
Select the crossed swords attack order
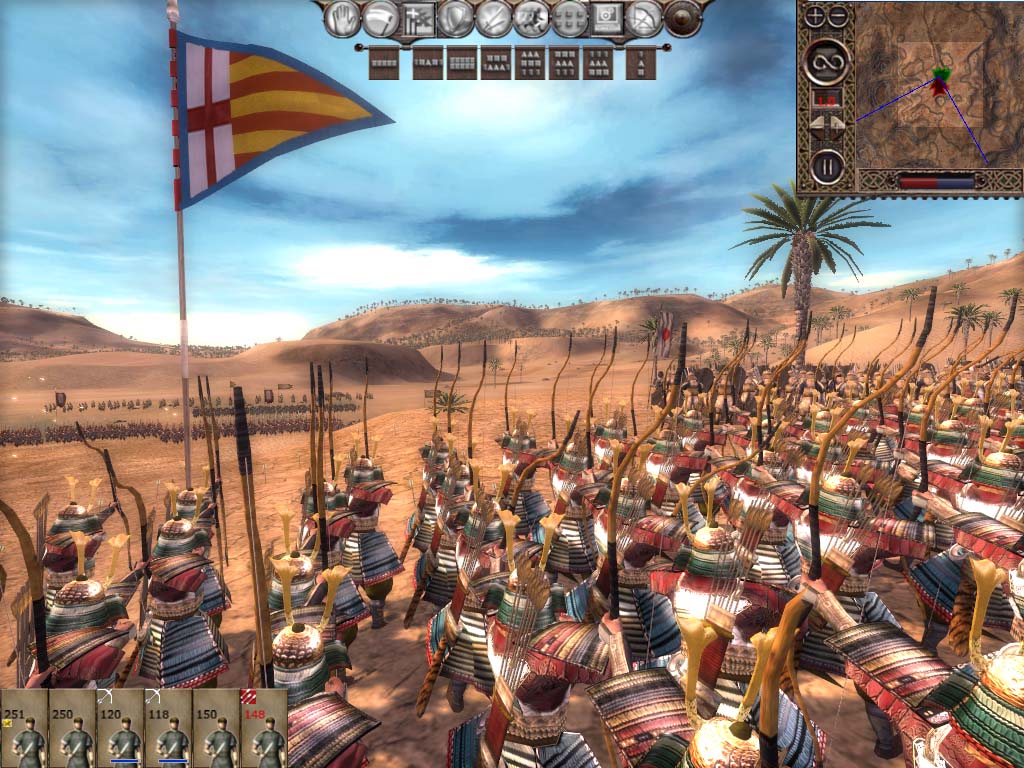tap(494, 18)
